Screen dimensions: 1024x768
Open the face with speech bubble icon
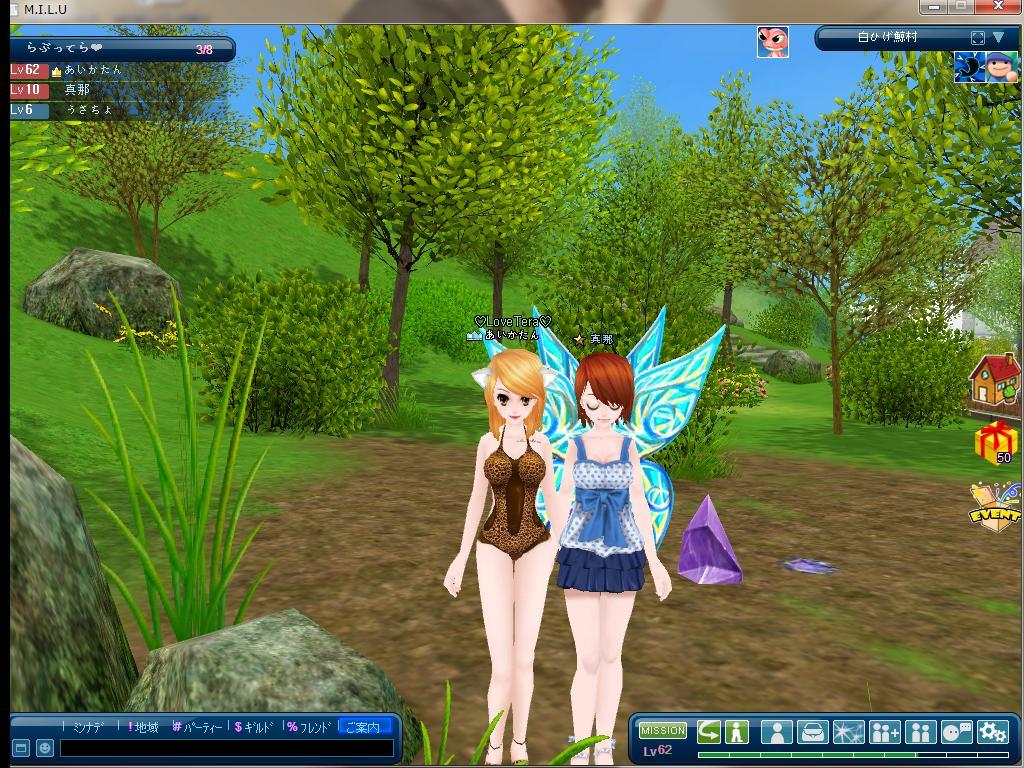[x=957, y=732]
